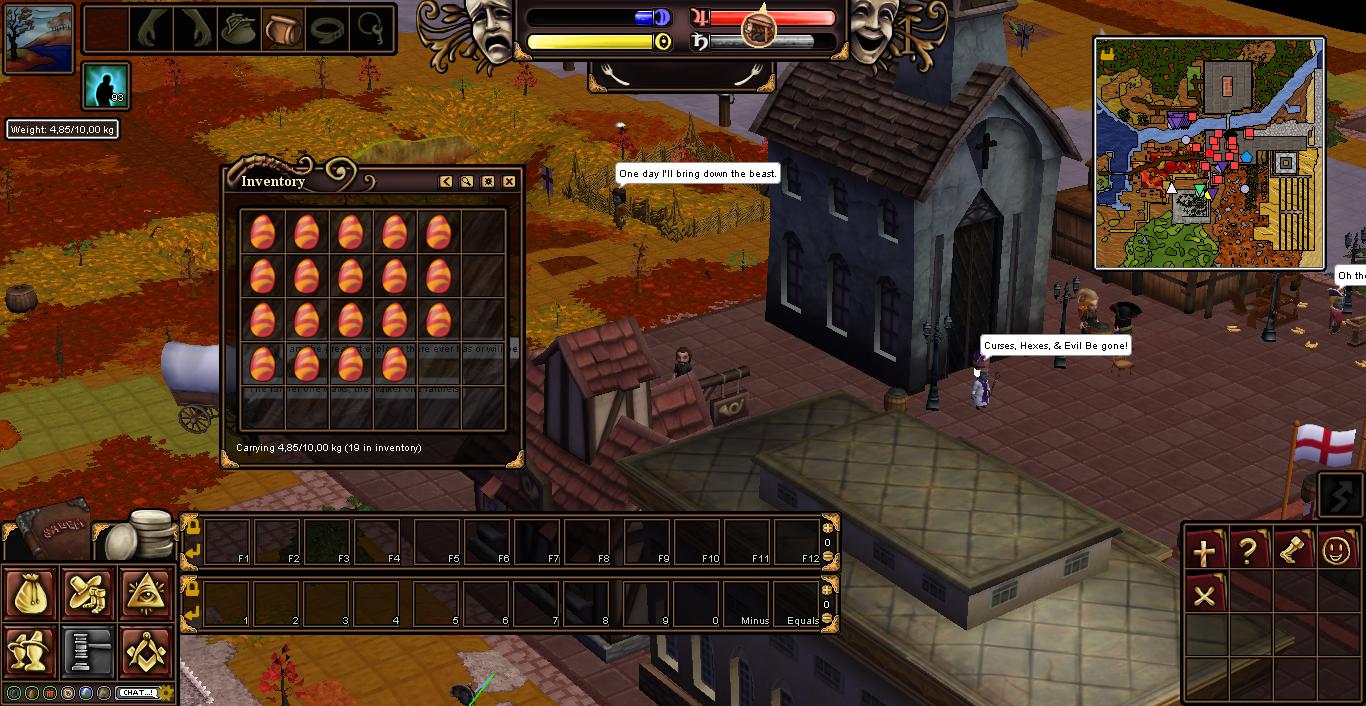Click the Inventory search magnifier button
This screenshot has width=1366, height=706.
pyautogui.click(x=467, y=181)
